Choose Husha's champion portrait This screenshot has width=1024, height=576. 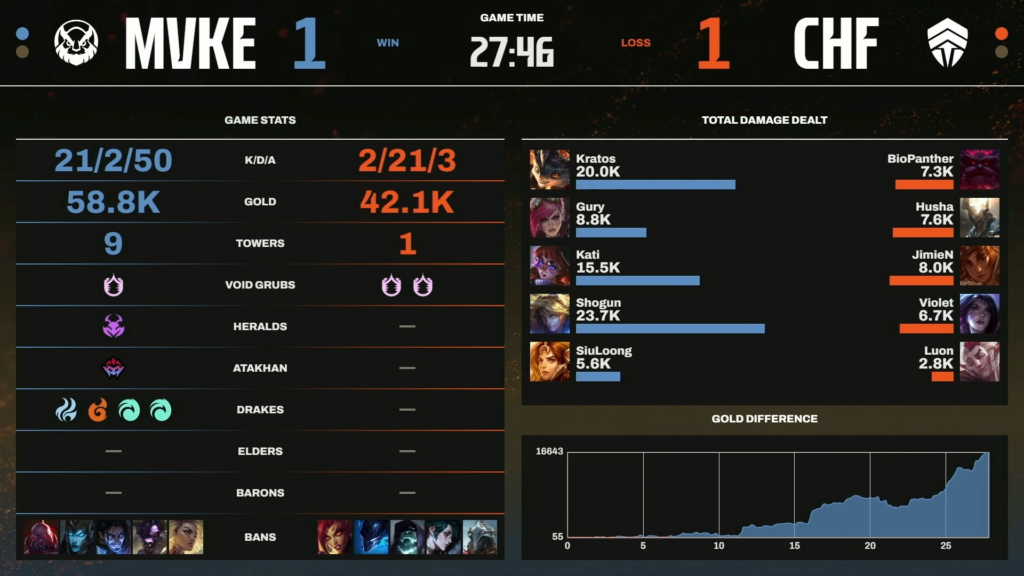[979, 217]
